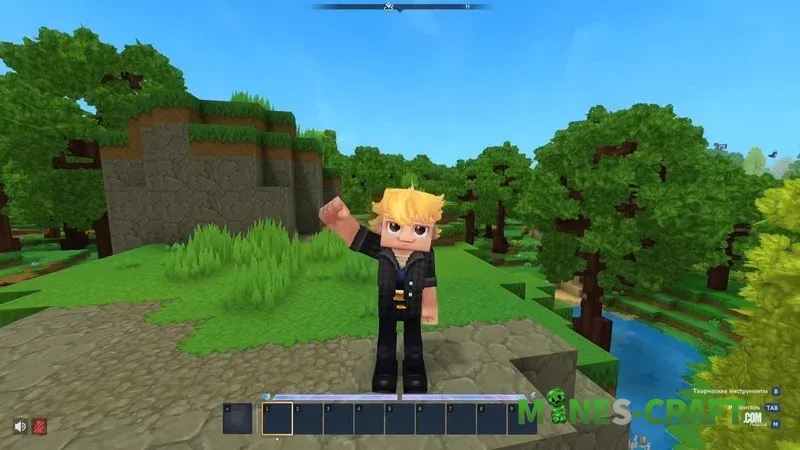Activate hotbar slot 4
Viewport: 800px width, 450px height.
tap(369, 418)
